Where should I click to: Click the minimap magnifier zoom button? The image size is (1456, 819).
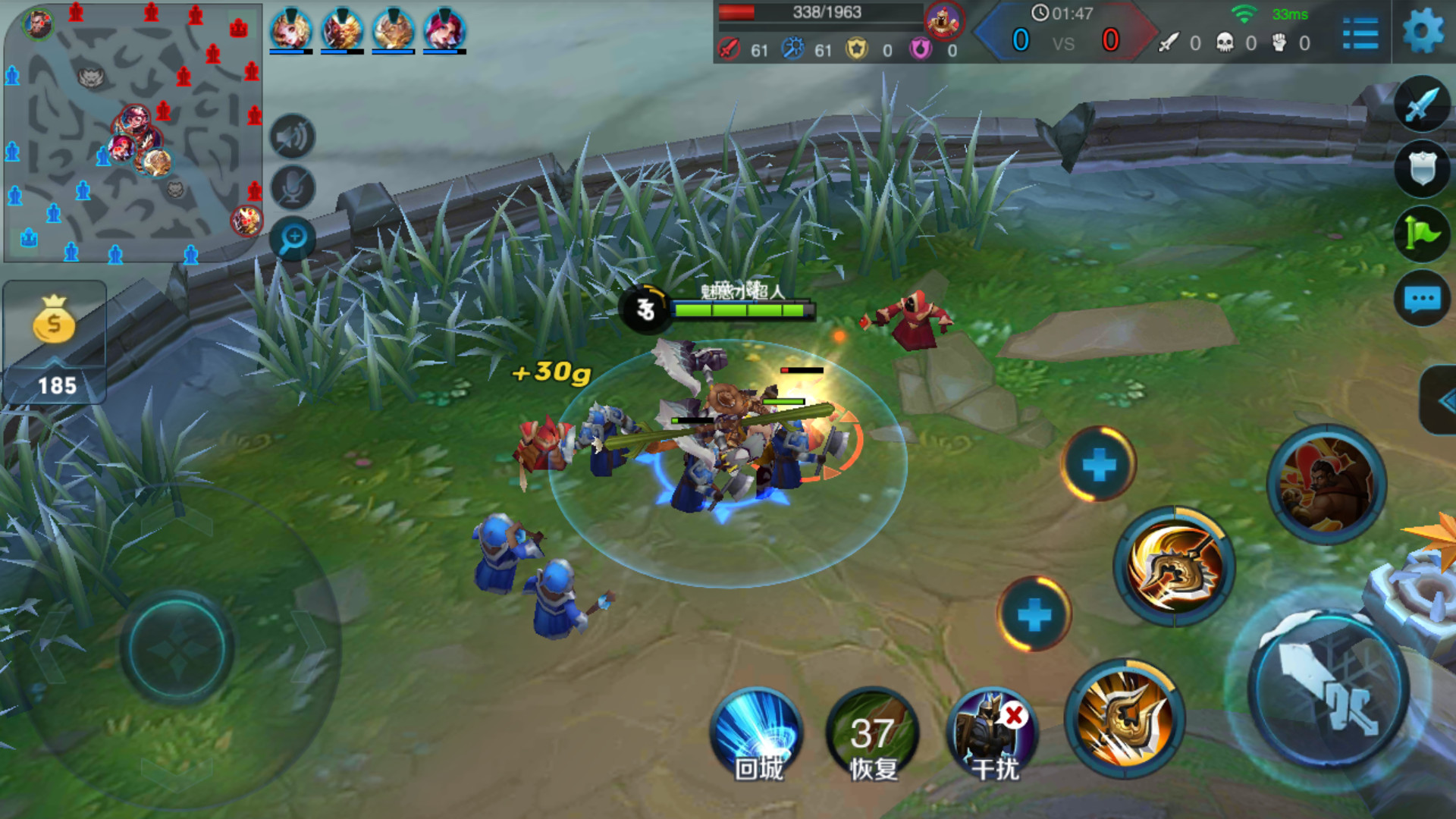point(292,240)
